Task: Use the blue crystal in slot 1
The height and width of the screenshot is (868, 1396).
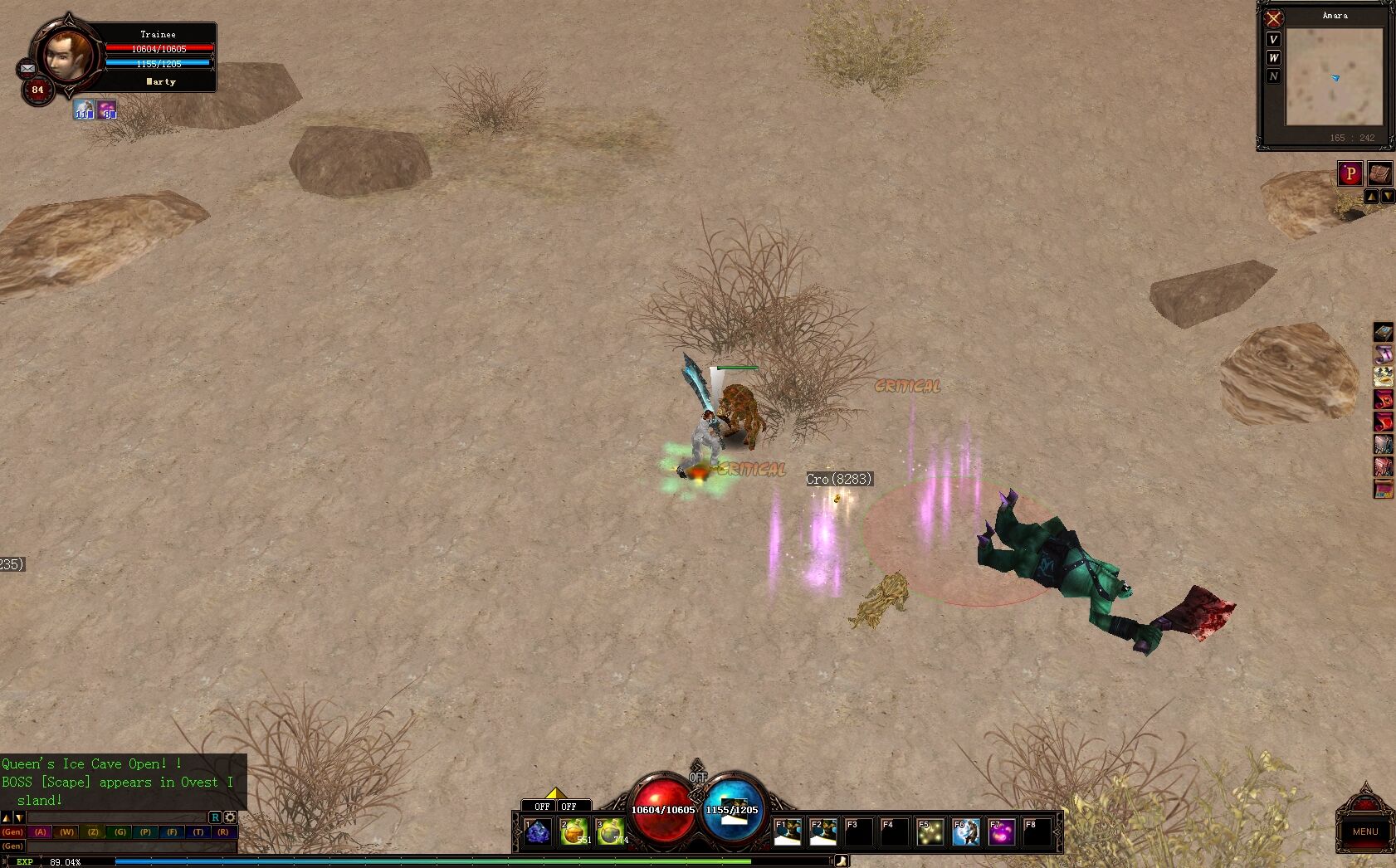Action: click(x=538, y=831)
